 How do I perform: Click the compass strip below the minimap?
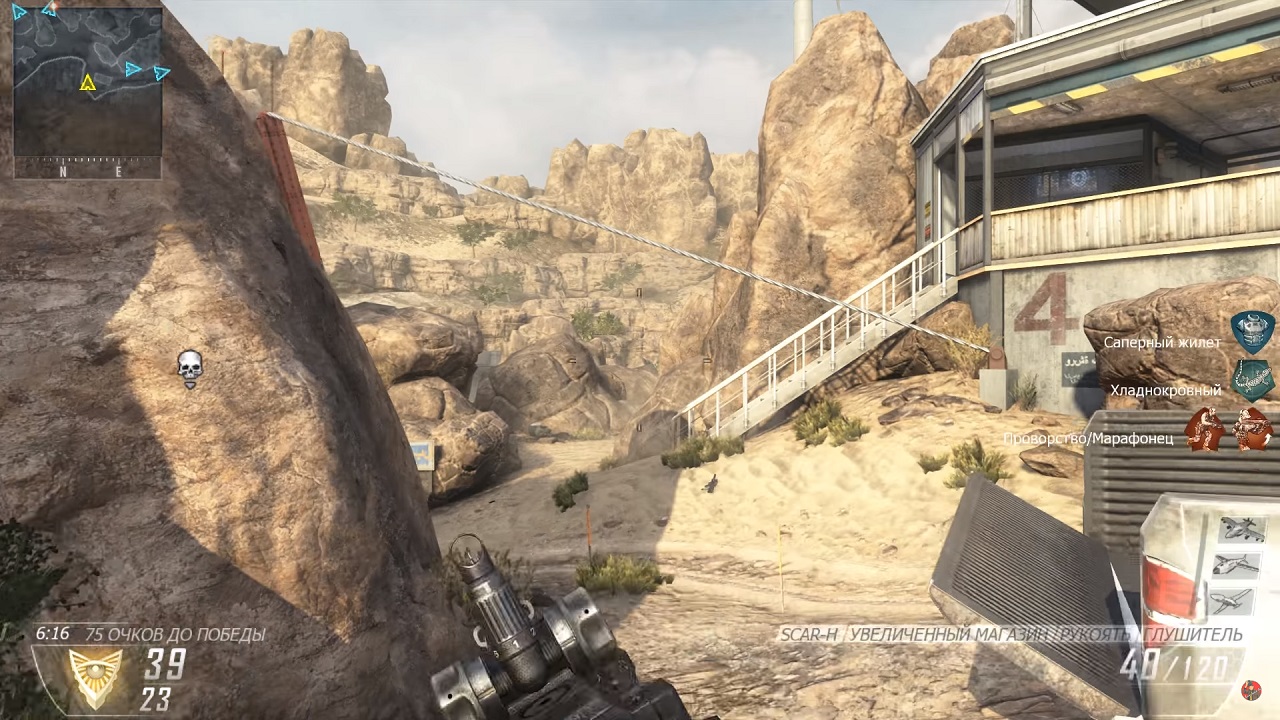click(x=88, y=171)
